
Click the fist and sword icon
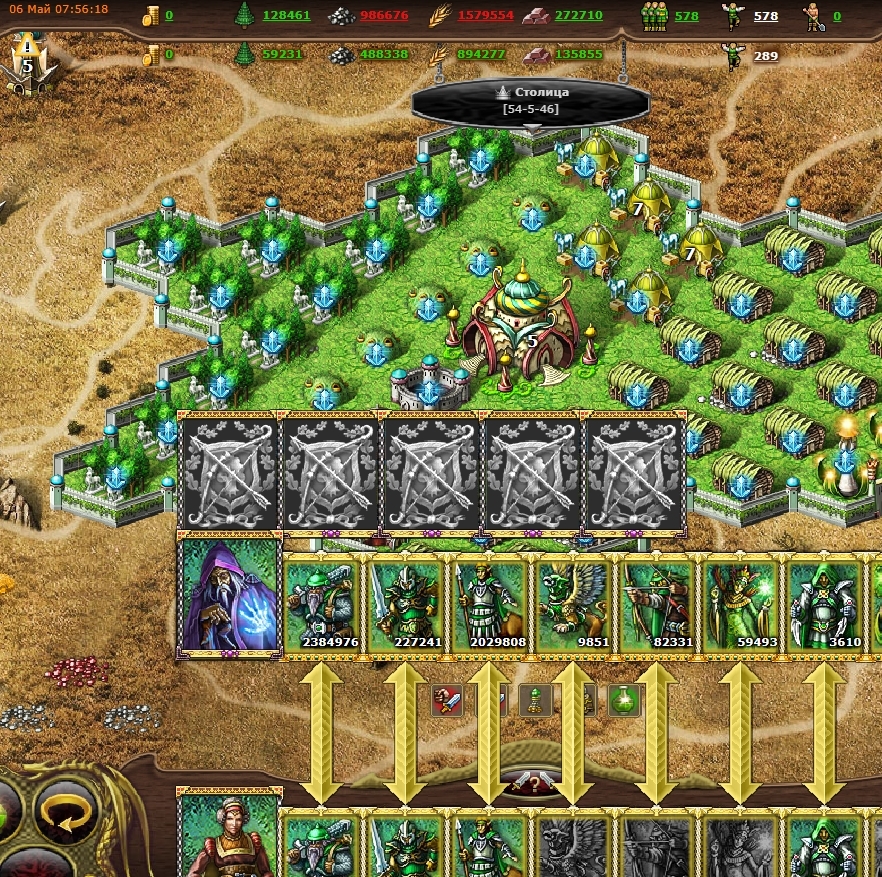point(447,700)
